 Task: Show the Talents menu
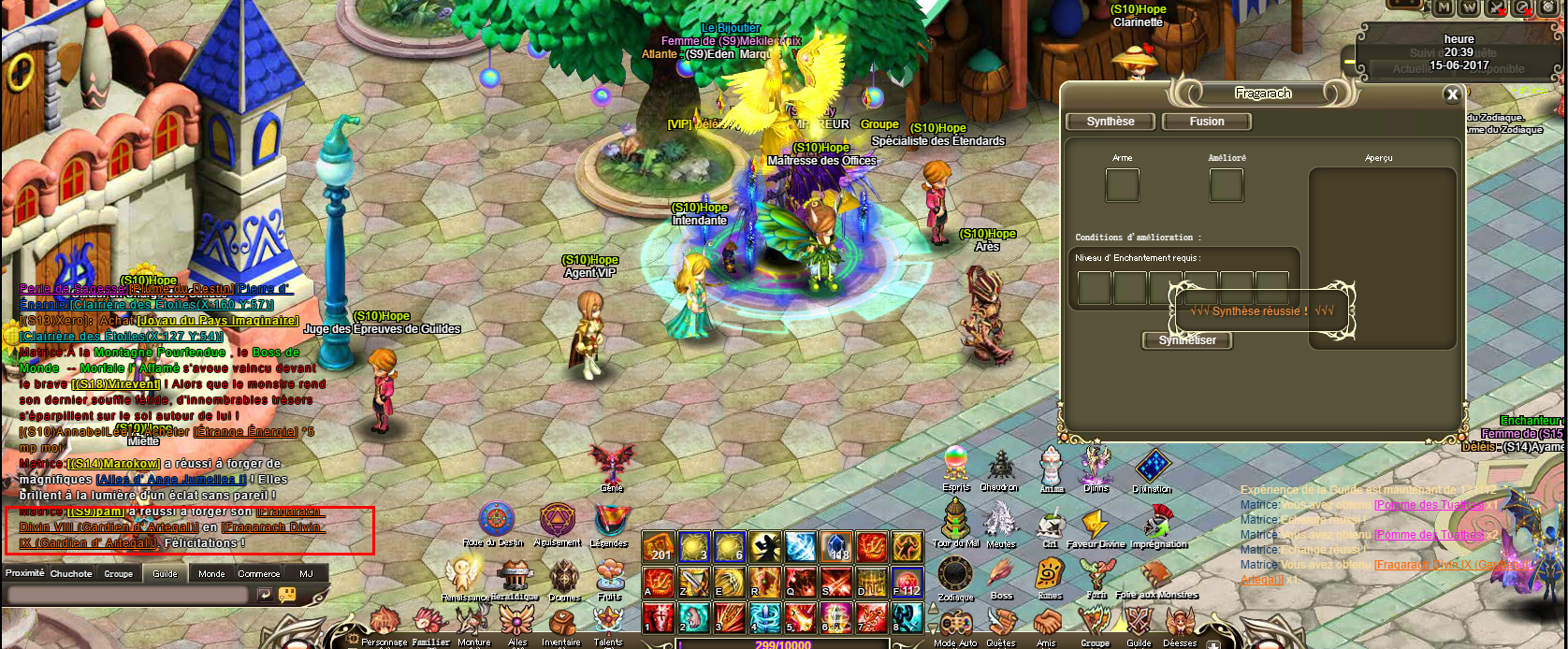(x=608, y=624)
